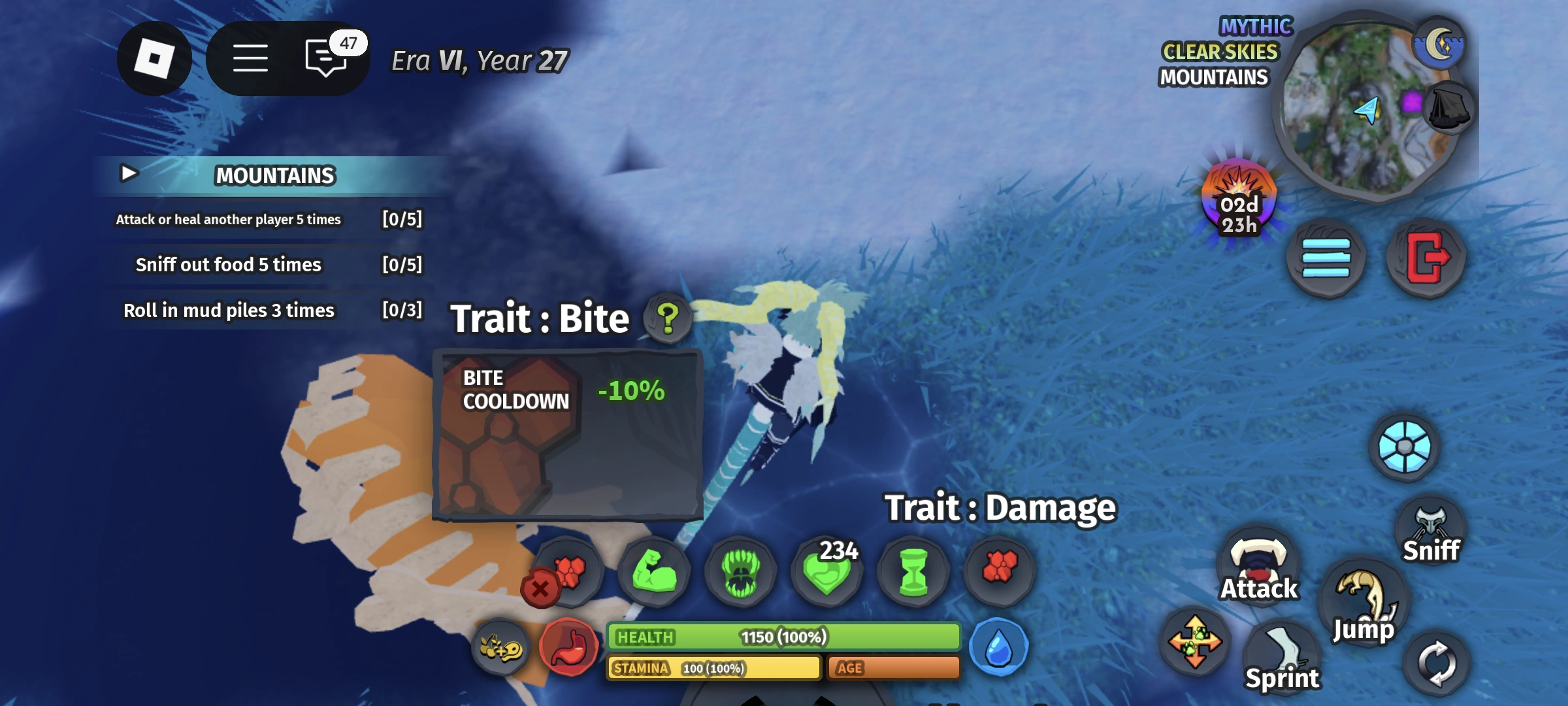Open the hamburger menu beside the Roblox logo

(x=251, y=58)
